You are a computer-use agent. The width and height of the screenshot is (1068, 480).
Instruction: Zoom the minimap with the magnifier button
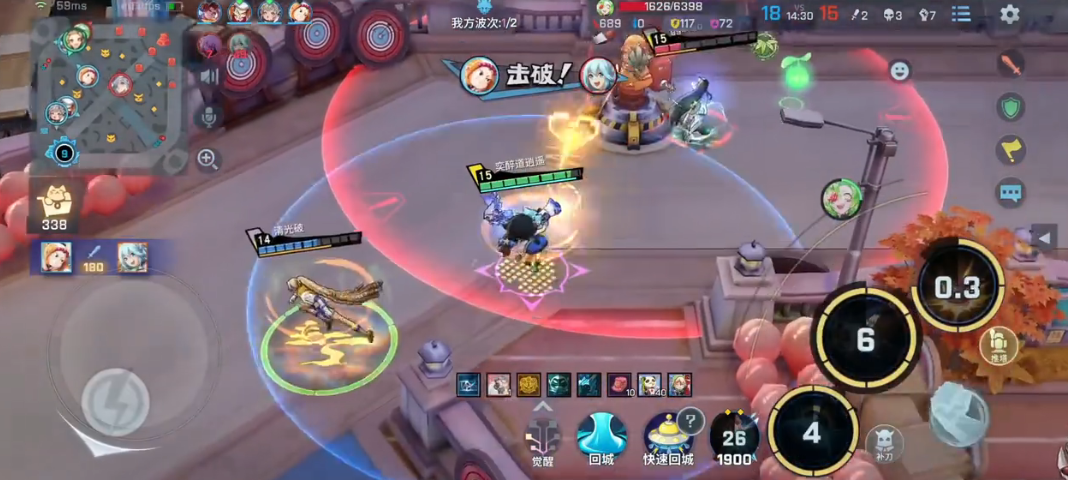208,158
